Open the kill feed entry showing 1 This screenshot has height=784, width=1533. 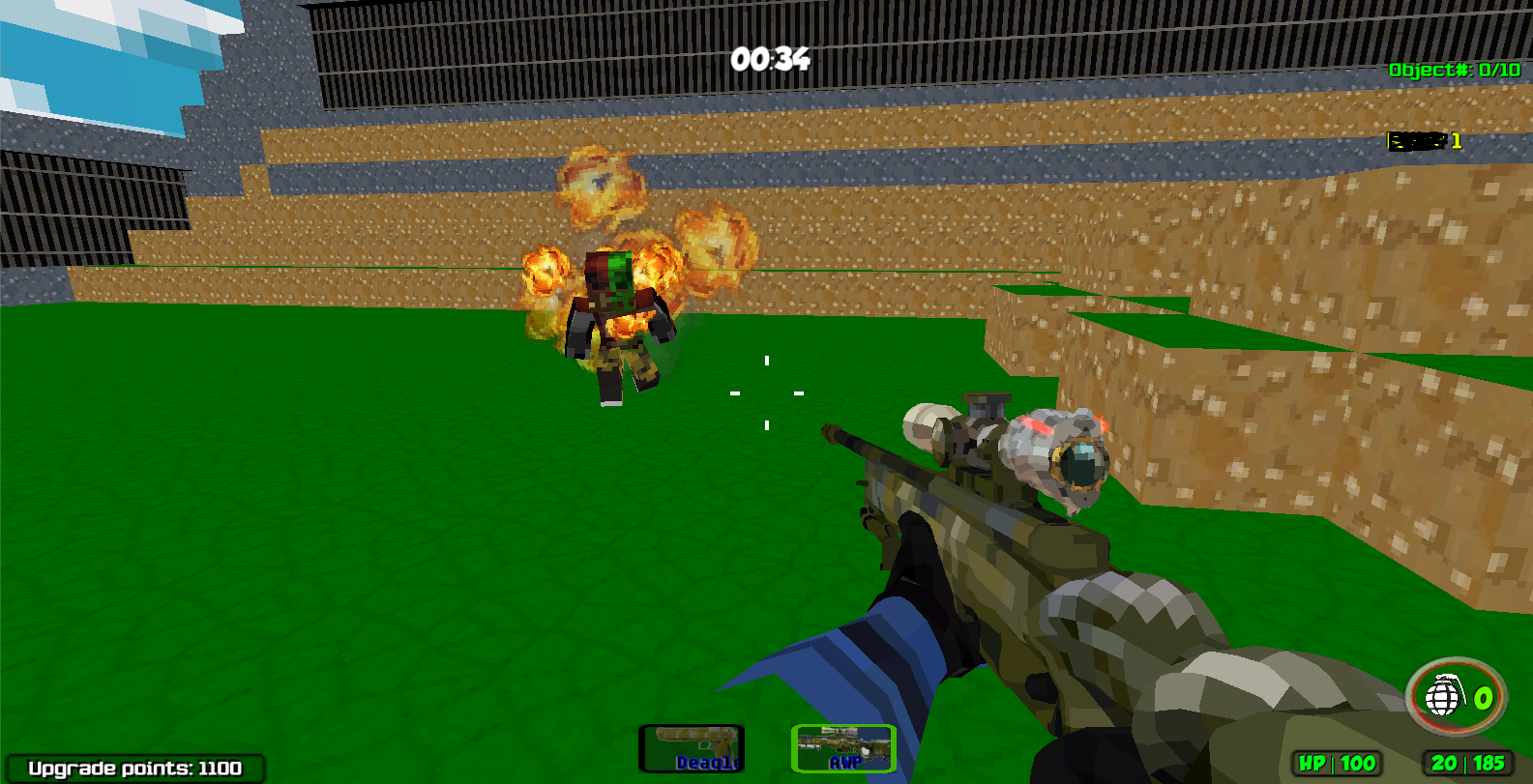pos(1422,140)
